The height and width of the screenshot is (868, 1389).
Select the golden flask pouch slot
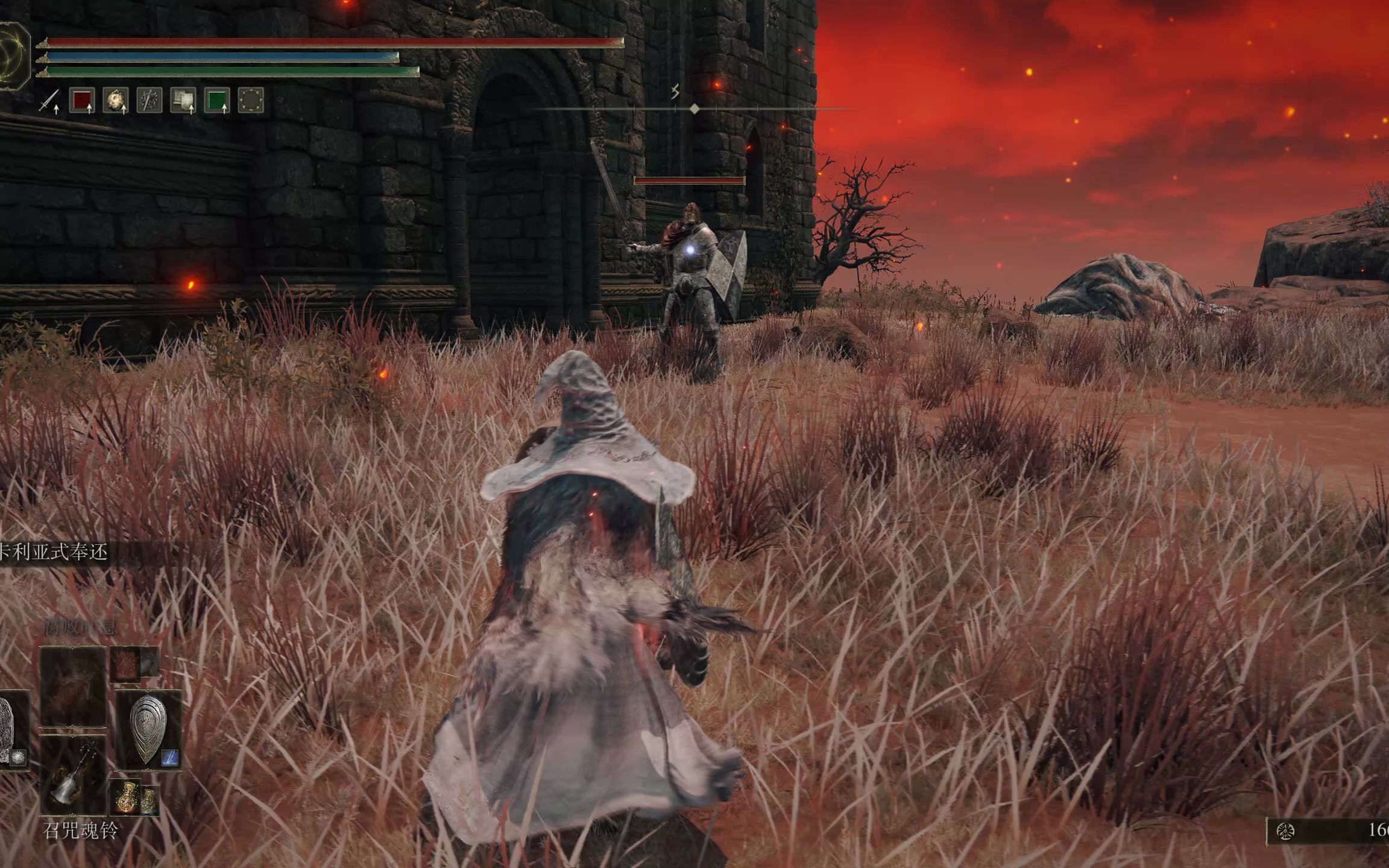[x=134, y=797]
